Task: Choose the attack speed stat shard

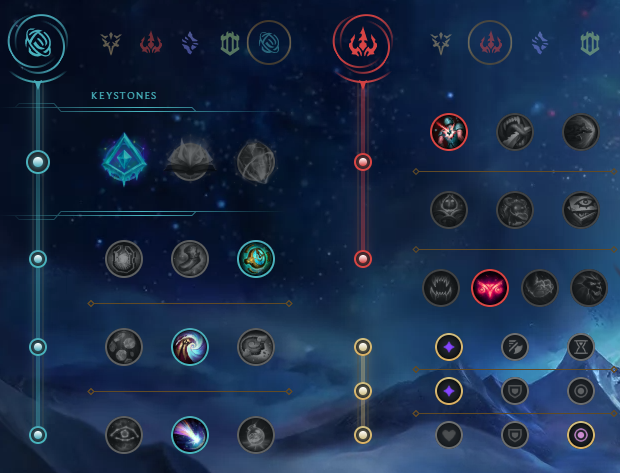Action: click(515, 347)
